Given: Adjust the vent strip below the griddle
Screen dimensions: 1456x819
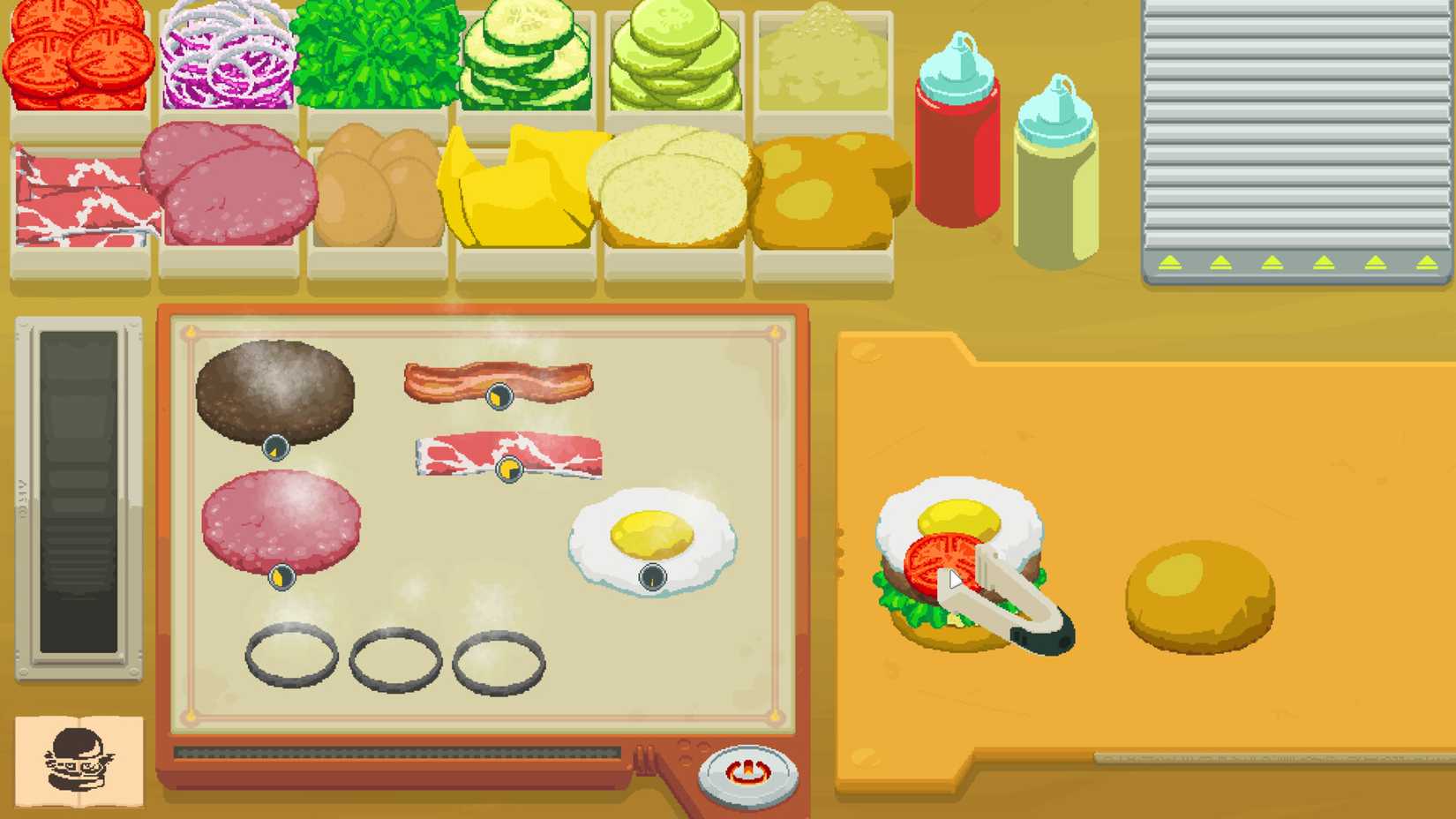Looking at the screenshot, I should [402, 751].
